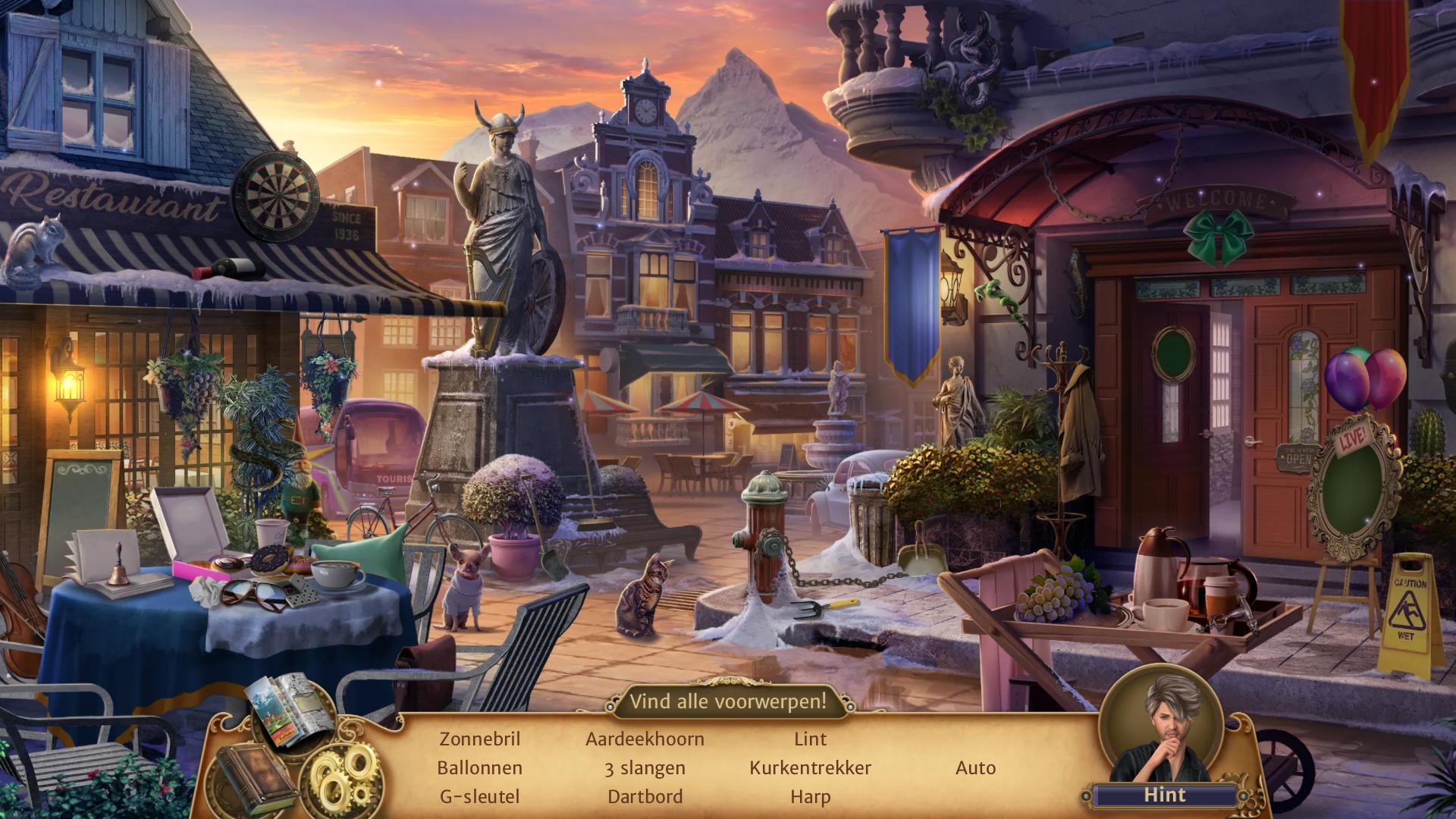The height and width of the screenshot is (819, 1456).
Task: Click the Hint button
Action: click(x=1164, y=795)
